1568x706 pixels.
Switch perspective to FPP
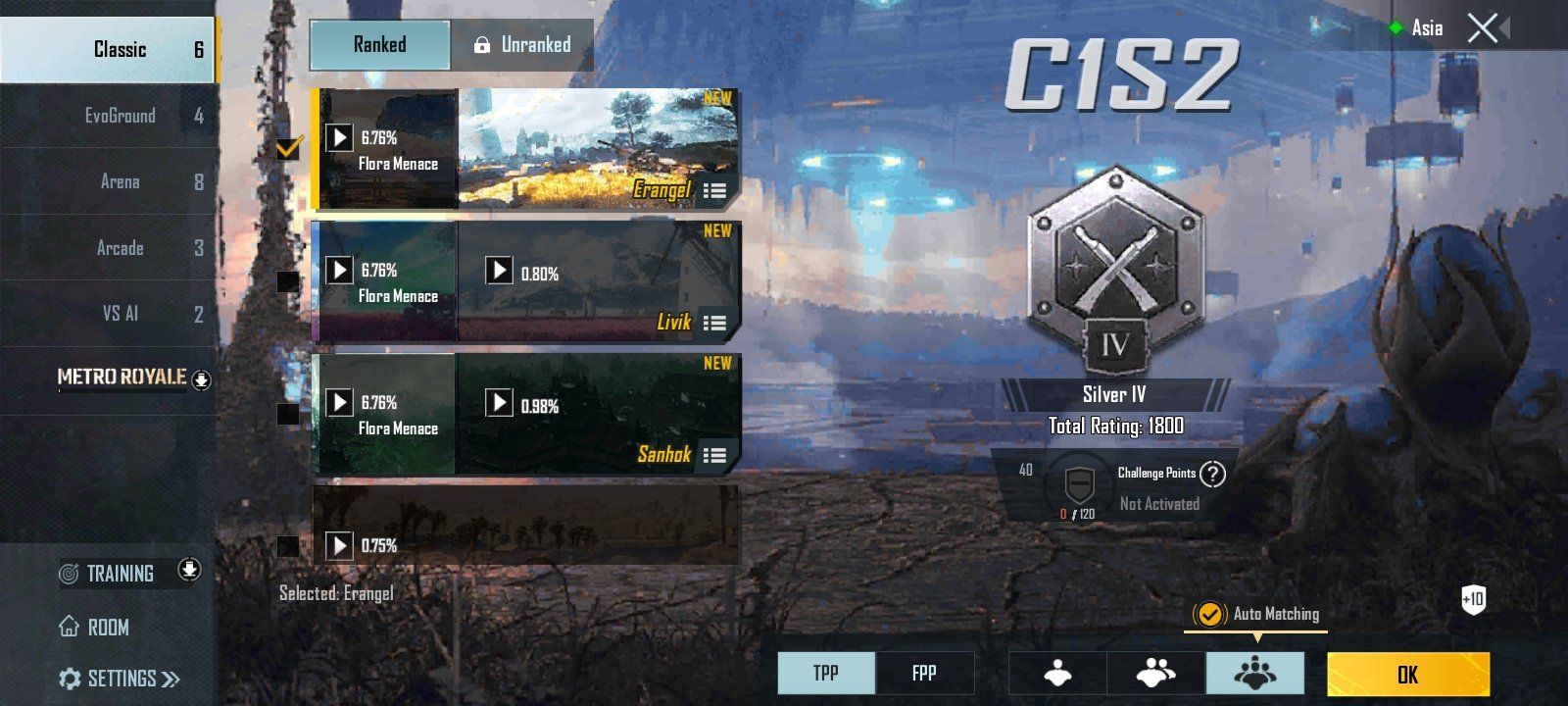click(924, 674)
